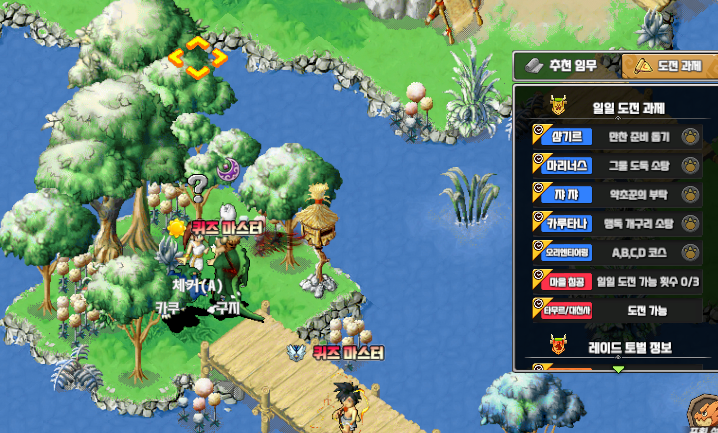Click the paw button for 카루타나
Viewport: 718px width, 433px height.
tap(690, 223)
